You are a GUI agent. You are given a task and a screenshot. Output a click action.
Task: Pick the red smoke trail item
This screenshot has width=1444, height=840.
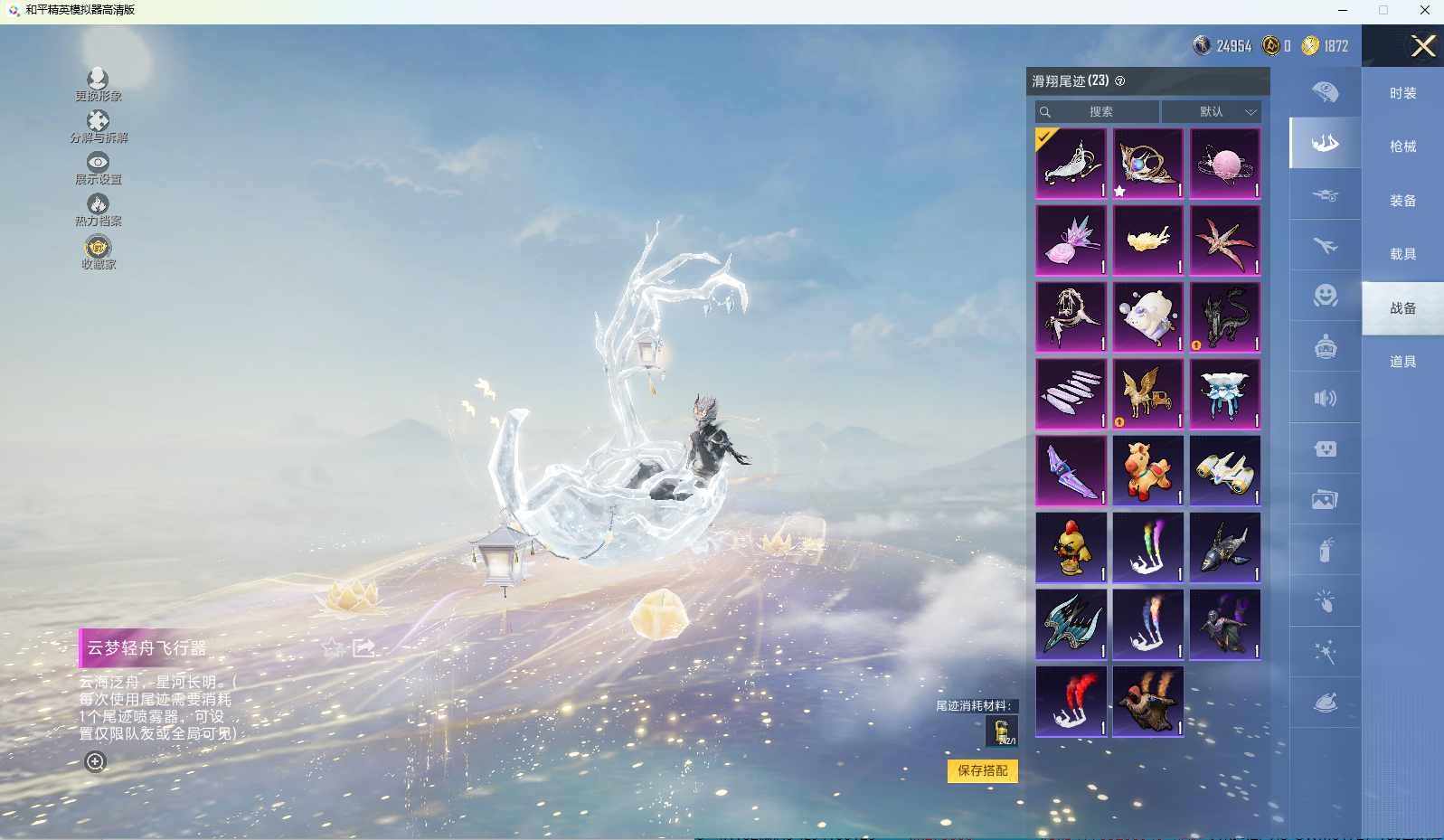pyautogui.click(x=1071, y=702)
